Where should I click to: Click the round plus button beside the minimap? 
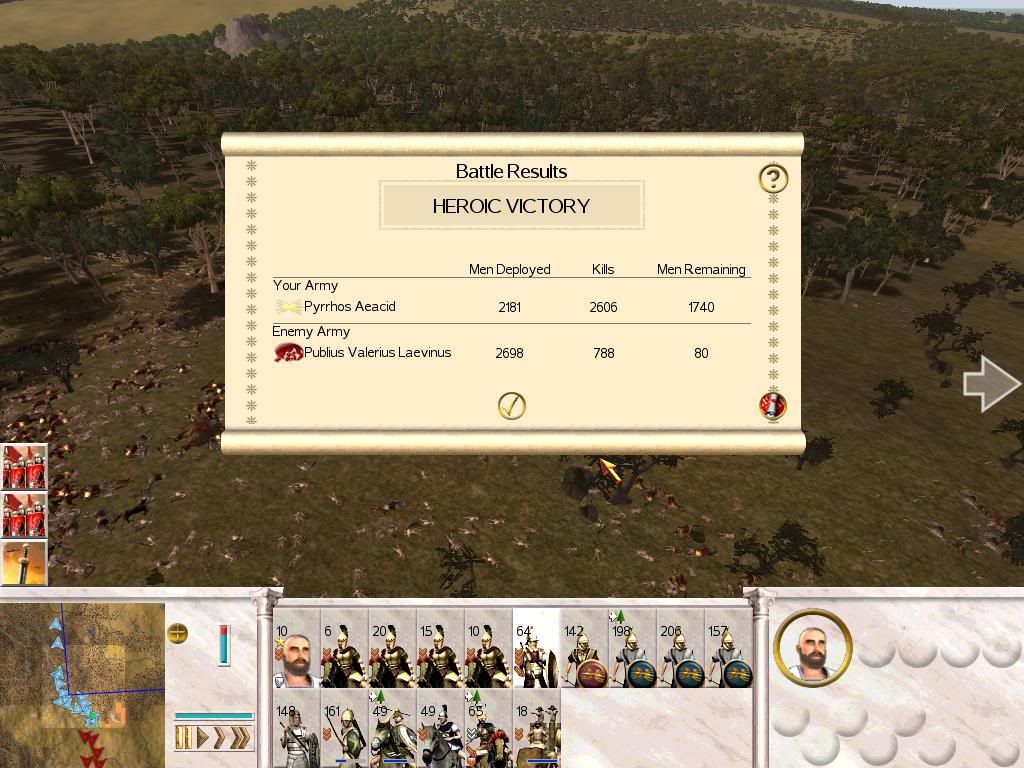coord(178,633)
